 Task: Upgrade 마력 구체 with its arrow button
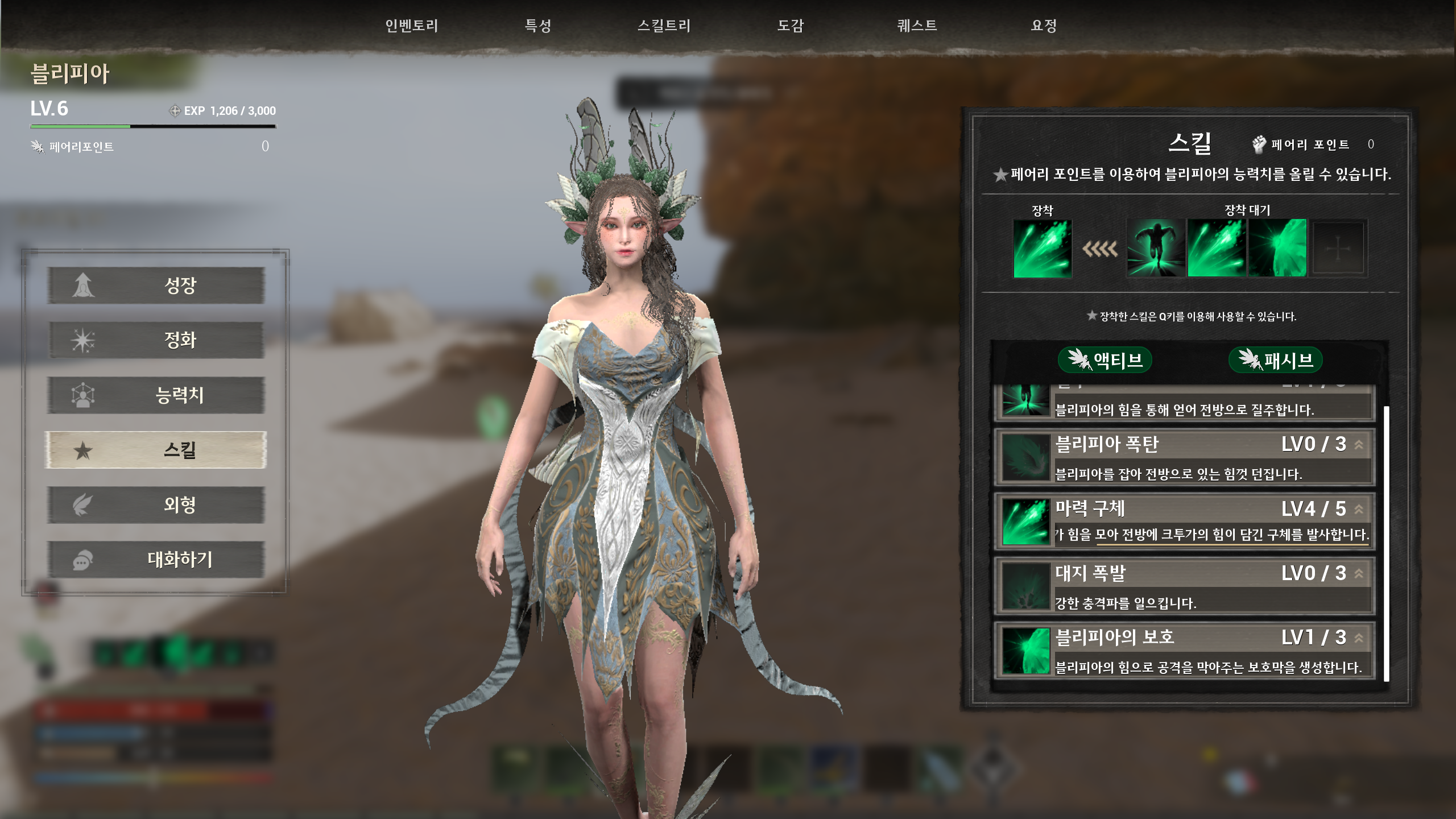tap(1359, 509)
